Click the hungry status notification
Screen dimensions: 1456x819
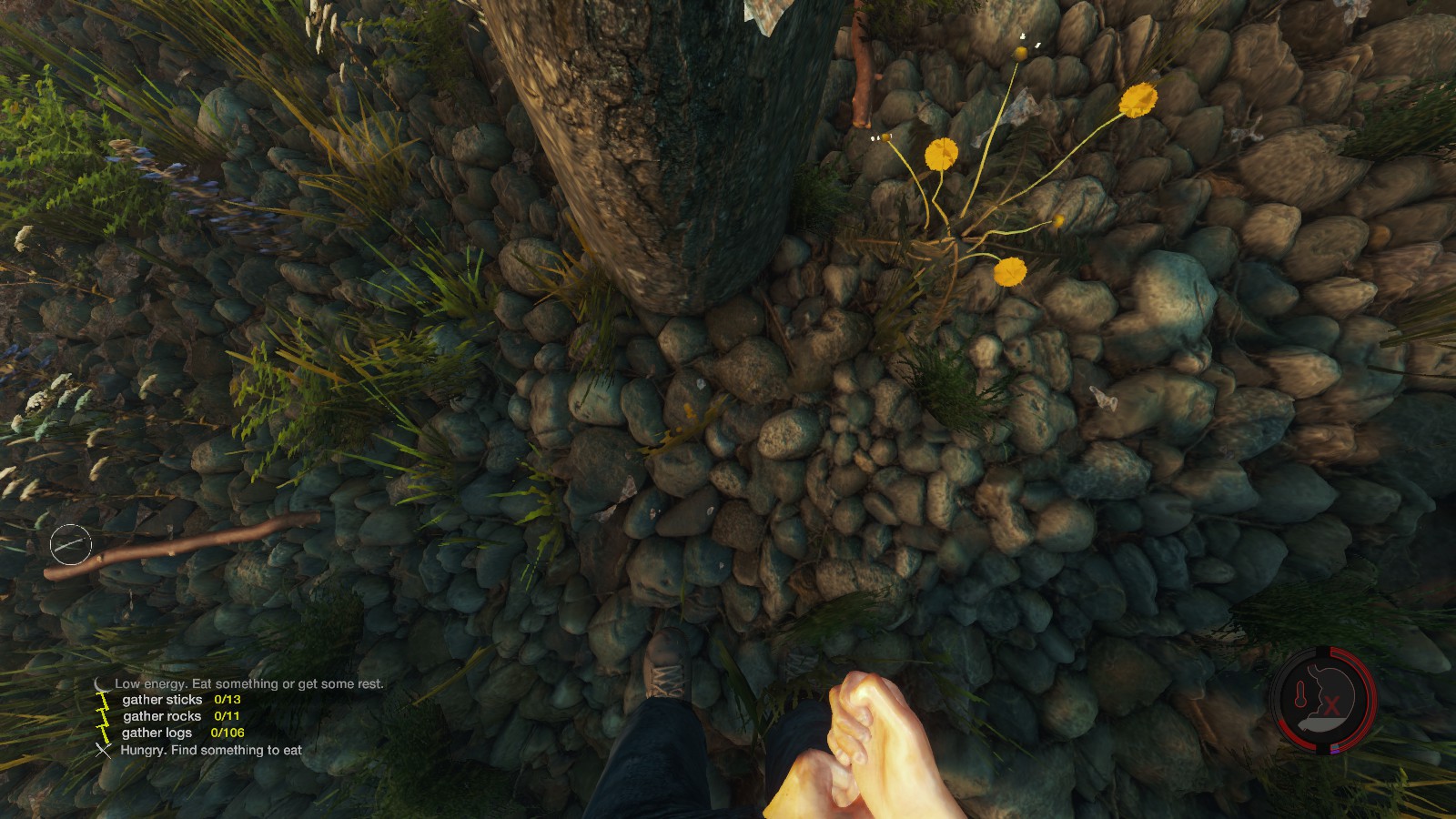tap(210, 751)
